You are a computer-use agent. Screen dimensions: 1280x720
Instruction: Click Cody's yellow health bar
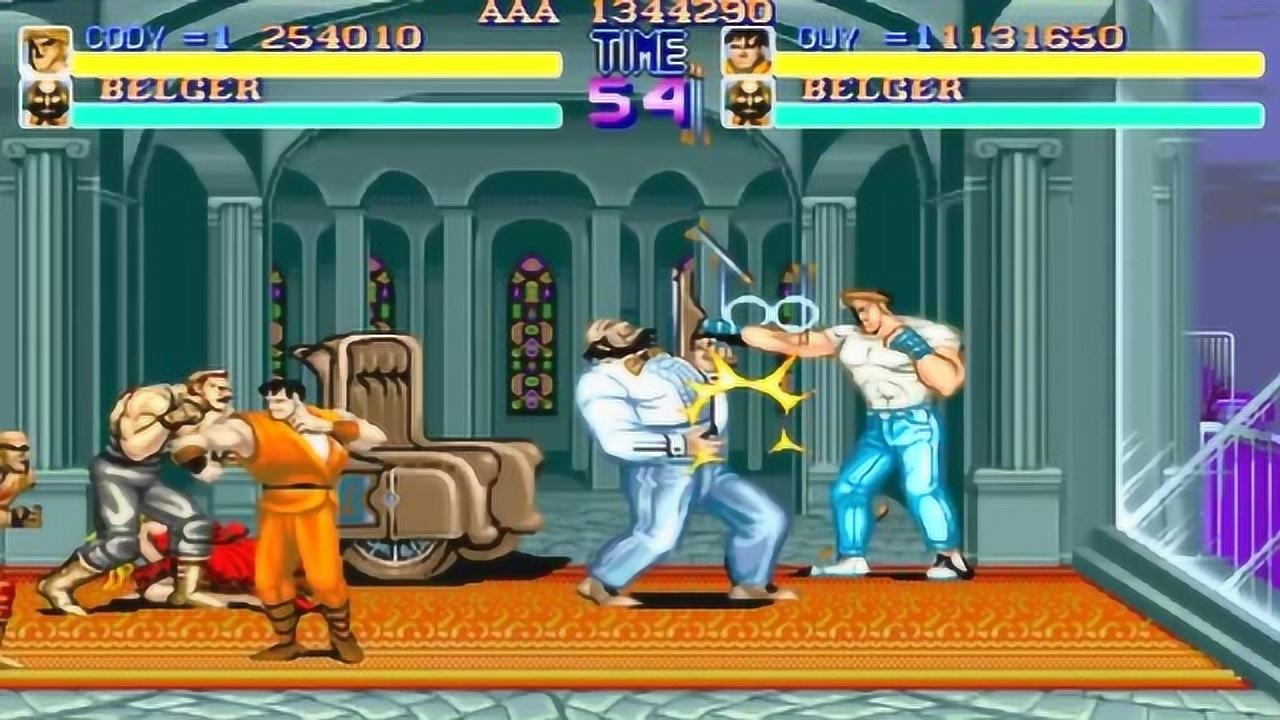pyautogui.click(x=315, y=63)
